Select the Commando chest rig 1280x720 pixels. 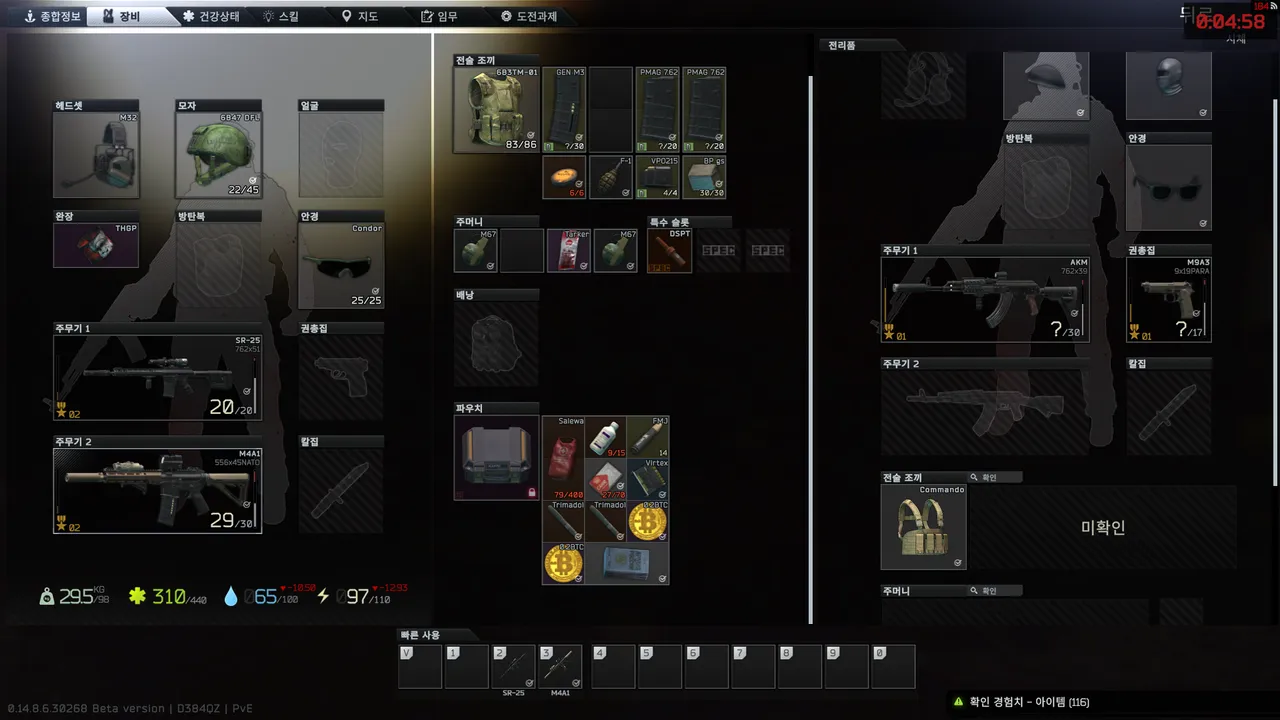923,527
